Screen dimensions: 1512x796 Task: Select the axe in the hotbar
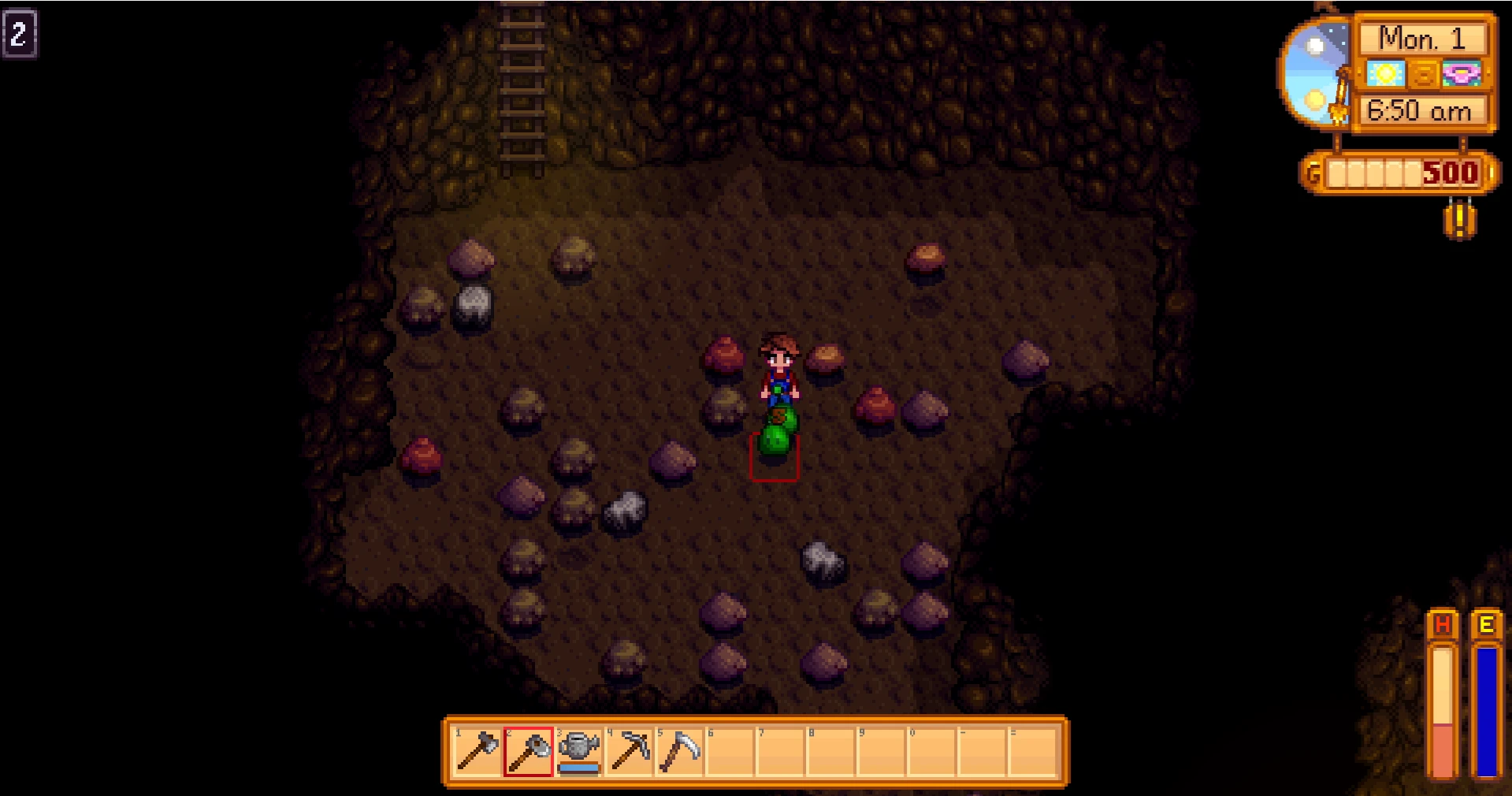pyautogui.click(x=477, y=751)
